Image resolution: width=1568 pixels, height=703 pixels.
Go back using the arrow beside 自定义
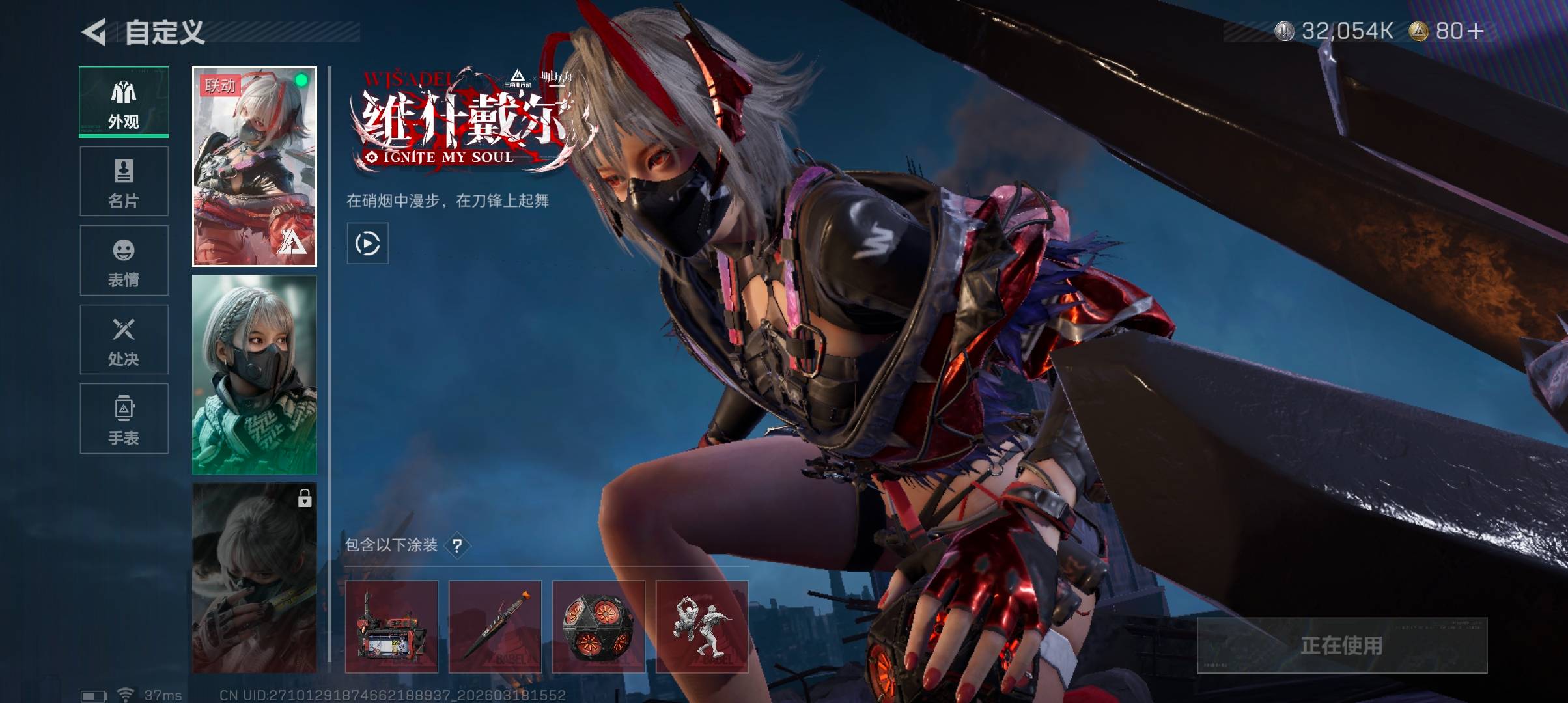[x=94, y=32]
